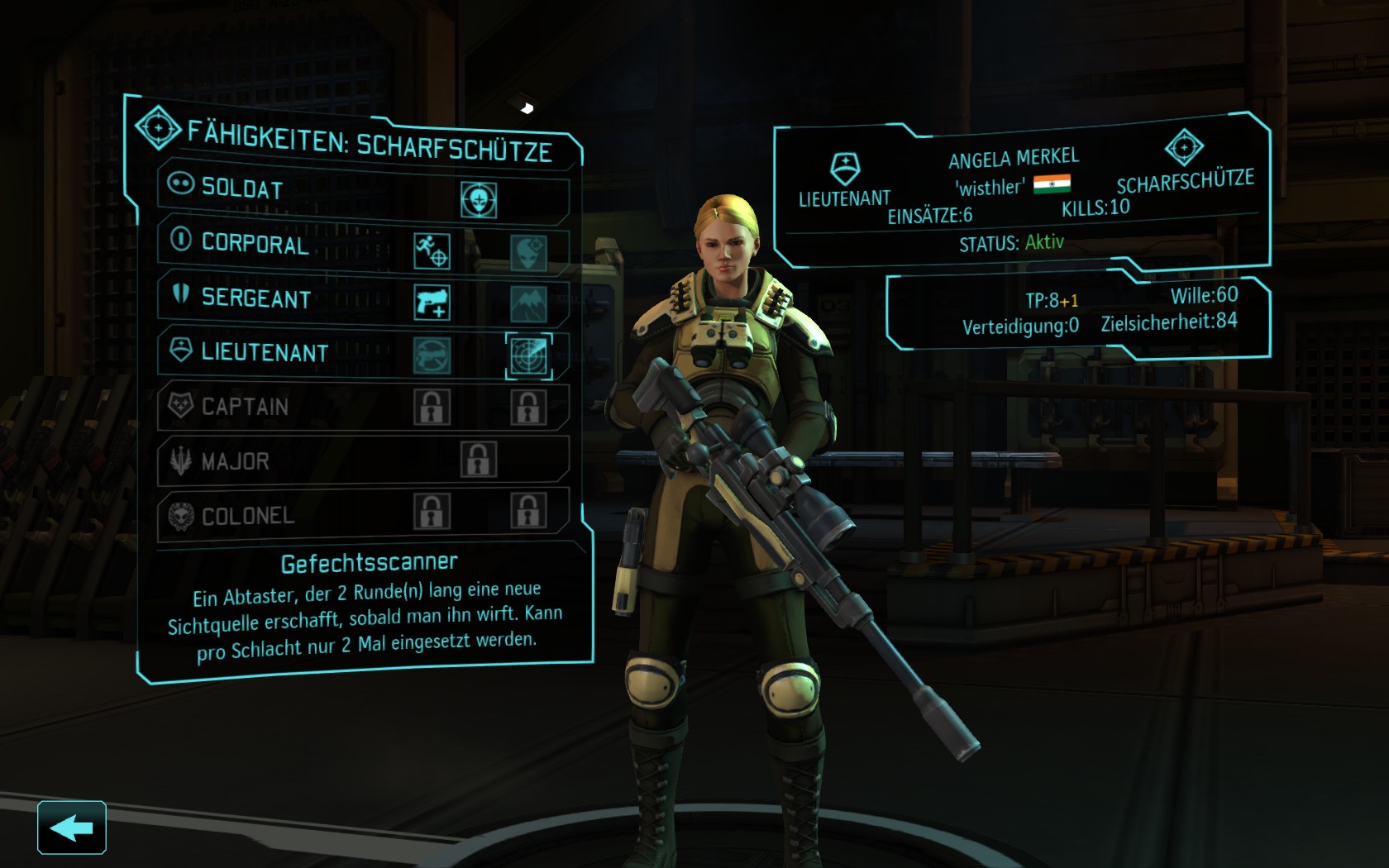Pick the Sergeant pistol ability icon

pos(432,303)
